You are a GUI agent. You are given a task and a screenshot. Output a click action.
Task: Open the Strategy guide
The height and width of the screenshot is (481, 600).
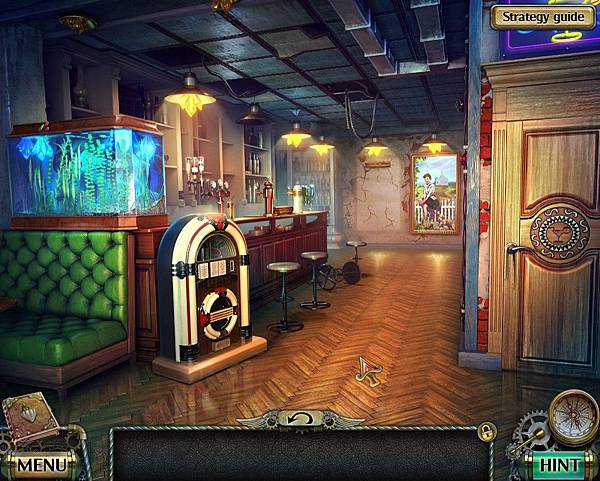coord(541,16)
